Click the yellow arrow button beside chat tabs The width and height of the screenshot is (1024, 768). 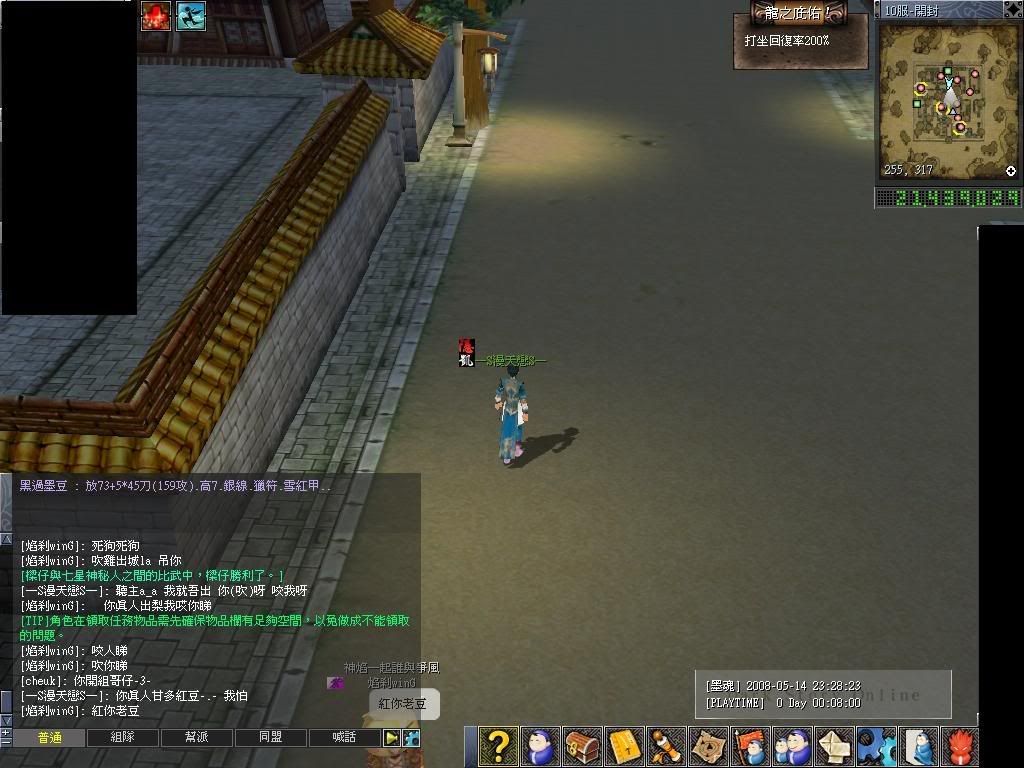(392, 738)
